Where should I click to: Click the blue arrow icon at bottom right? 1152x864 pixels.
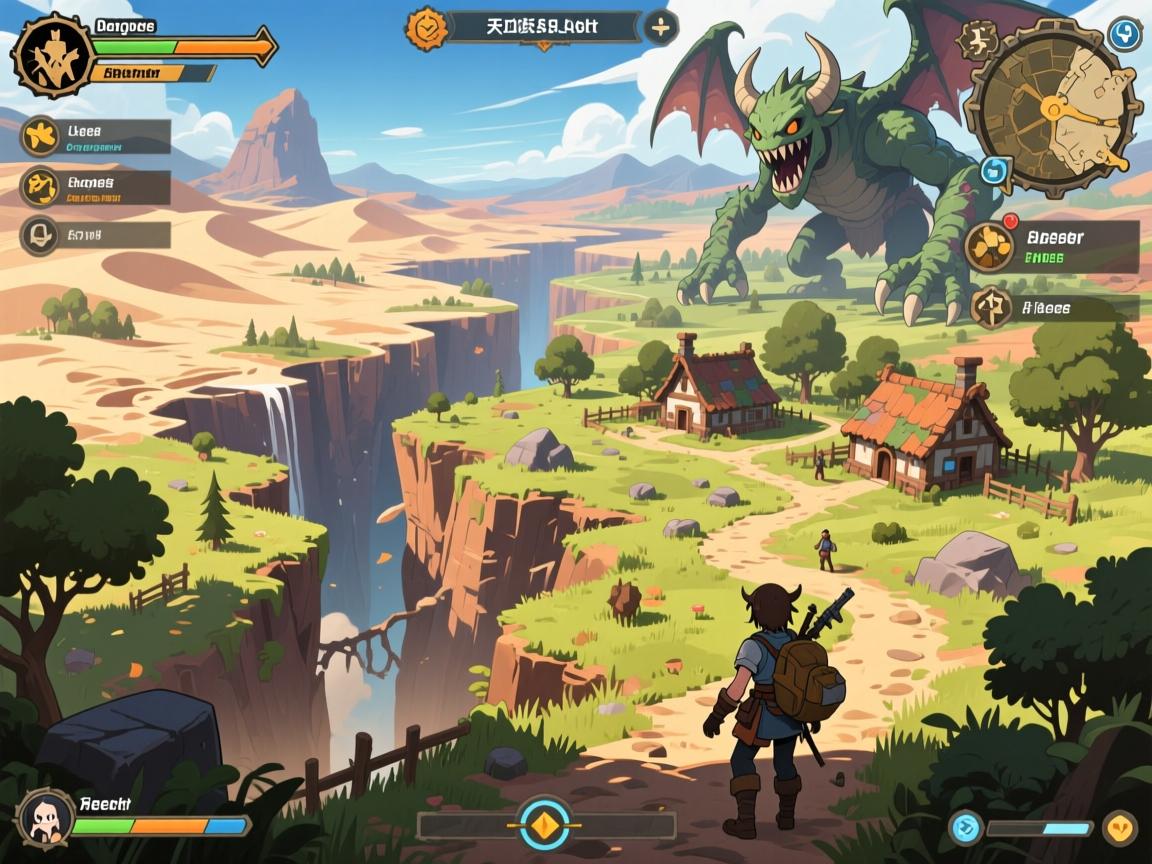tap(966, 827)
